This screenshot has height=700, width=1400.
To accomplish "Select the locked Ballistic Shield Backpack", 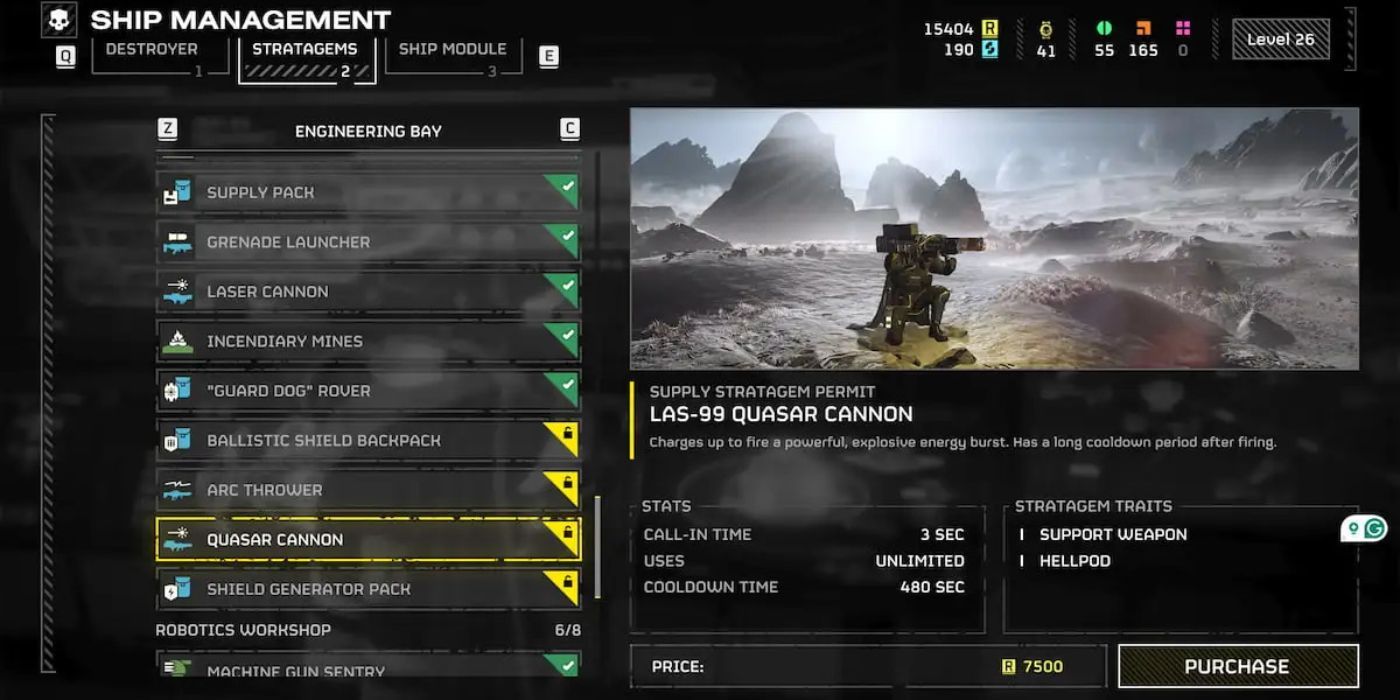I will (x=368, y=440).
